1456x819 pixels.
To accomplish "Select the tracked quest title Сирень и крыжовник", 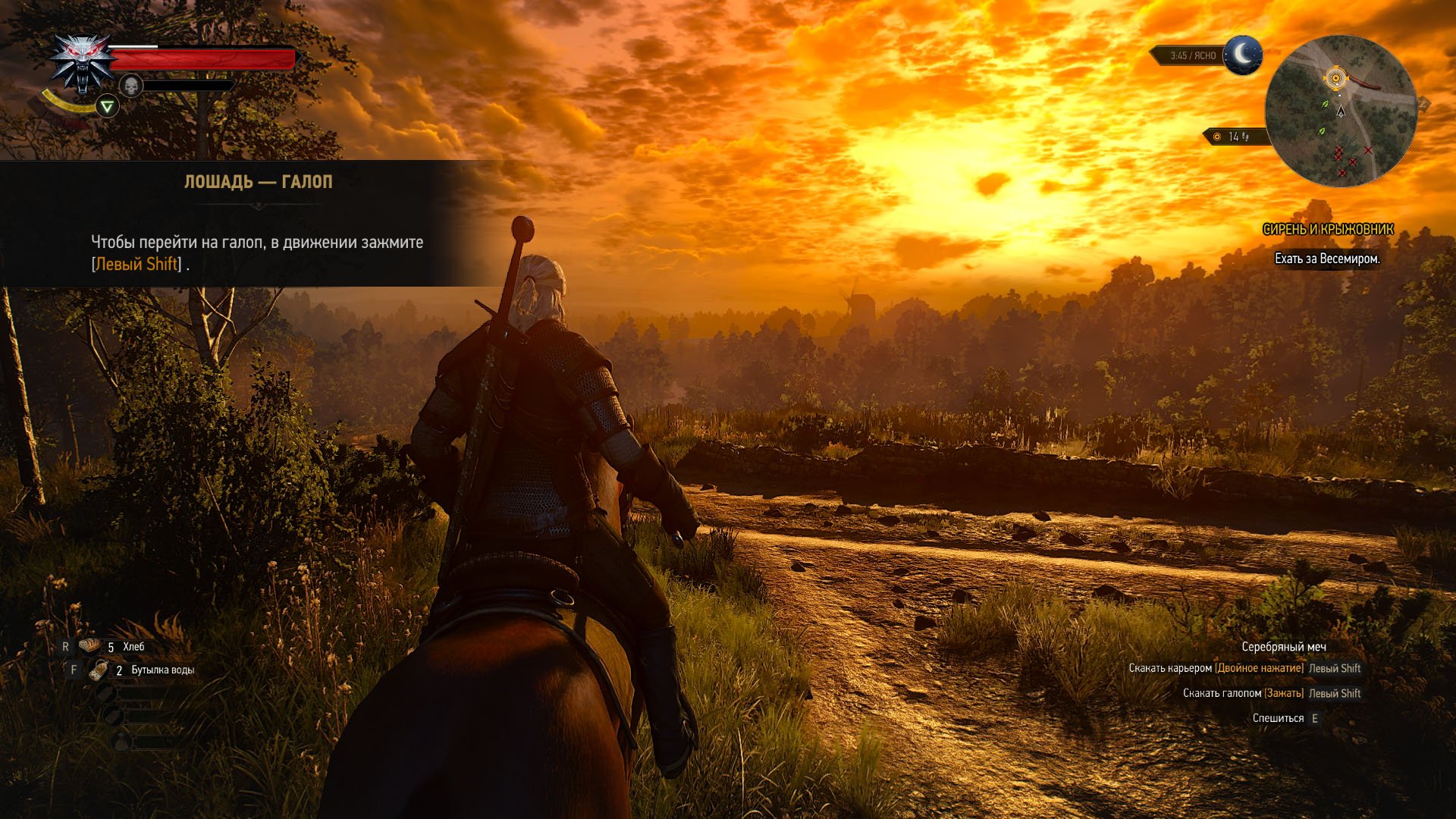I will [x=1328, y=229].
